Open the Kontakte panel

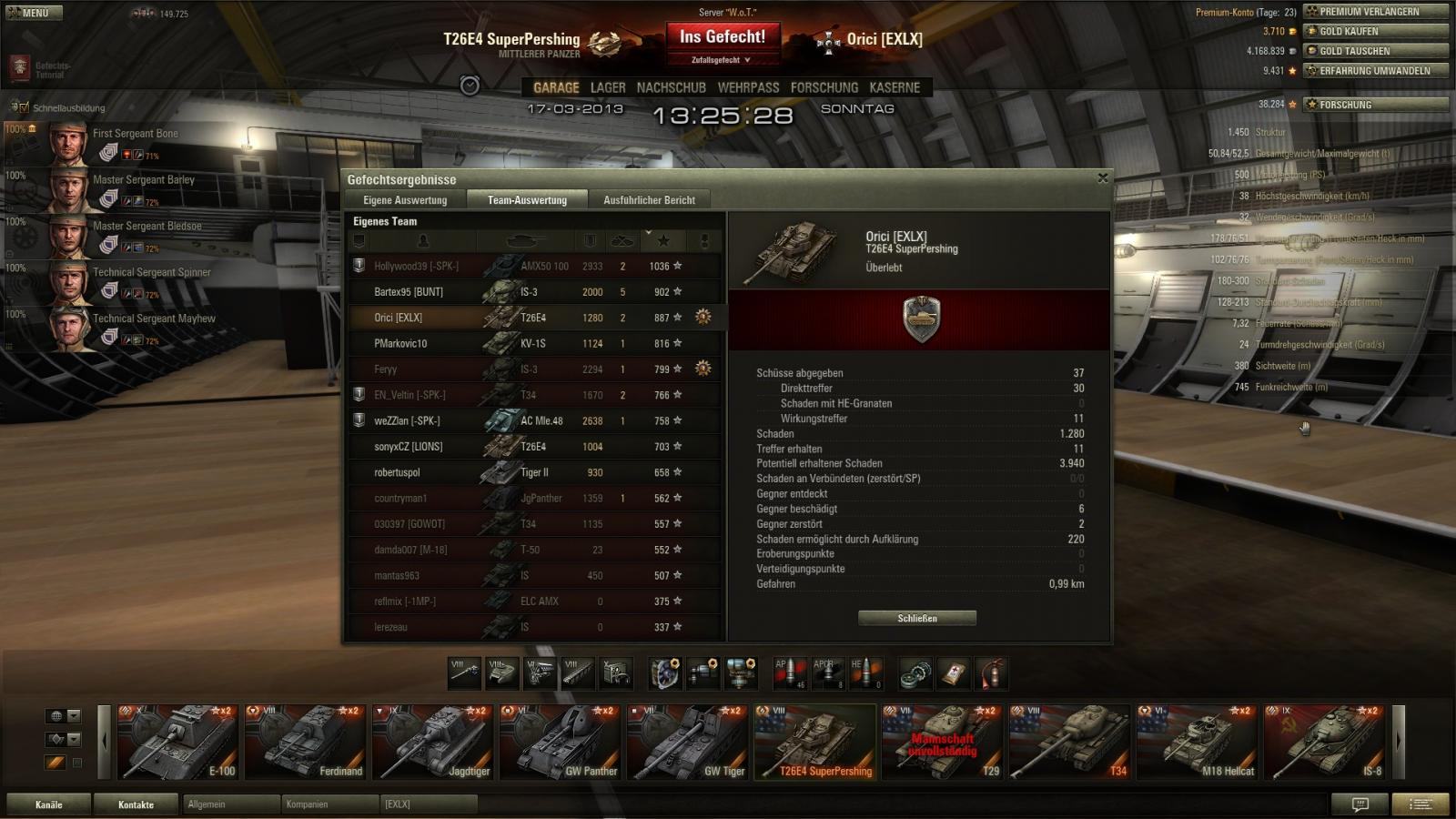(x=136, y=804)
